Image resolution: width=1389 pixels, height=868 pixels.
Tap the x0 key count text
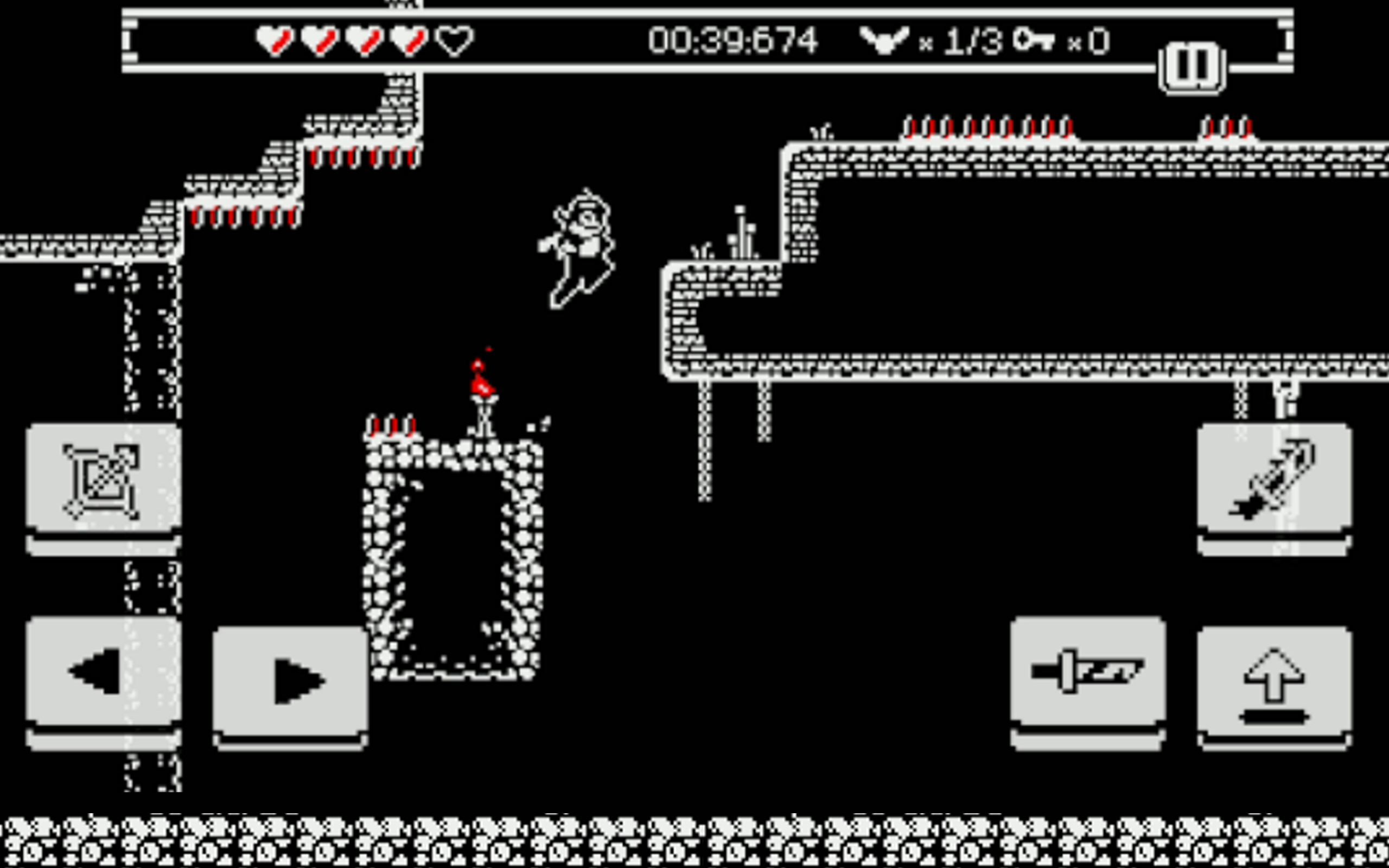click(x=1088, y=40)
